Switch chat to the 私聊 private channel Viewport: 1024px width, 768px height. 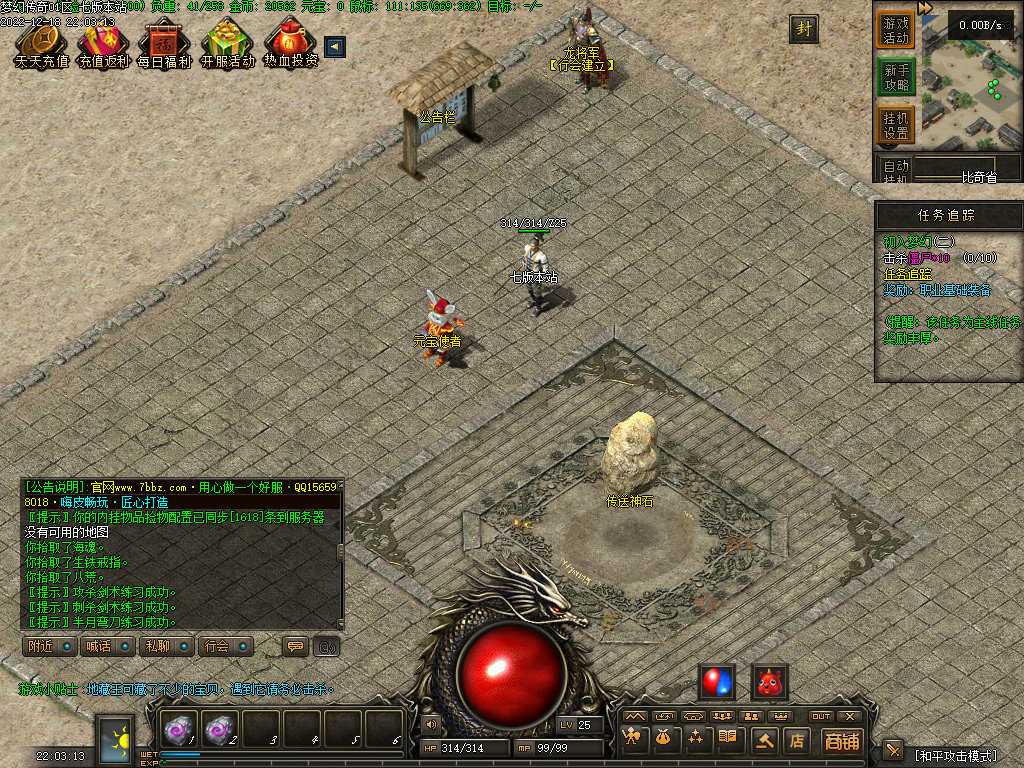(x=165, y=646)
